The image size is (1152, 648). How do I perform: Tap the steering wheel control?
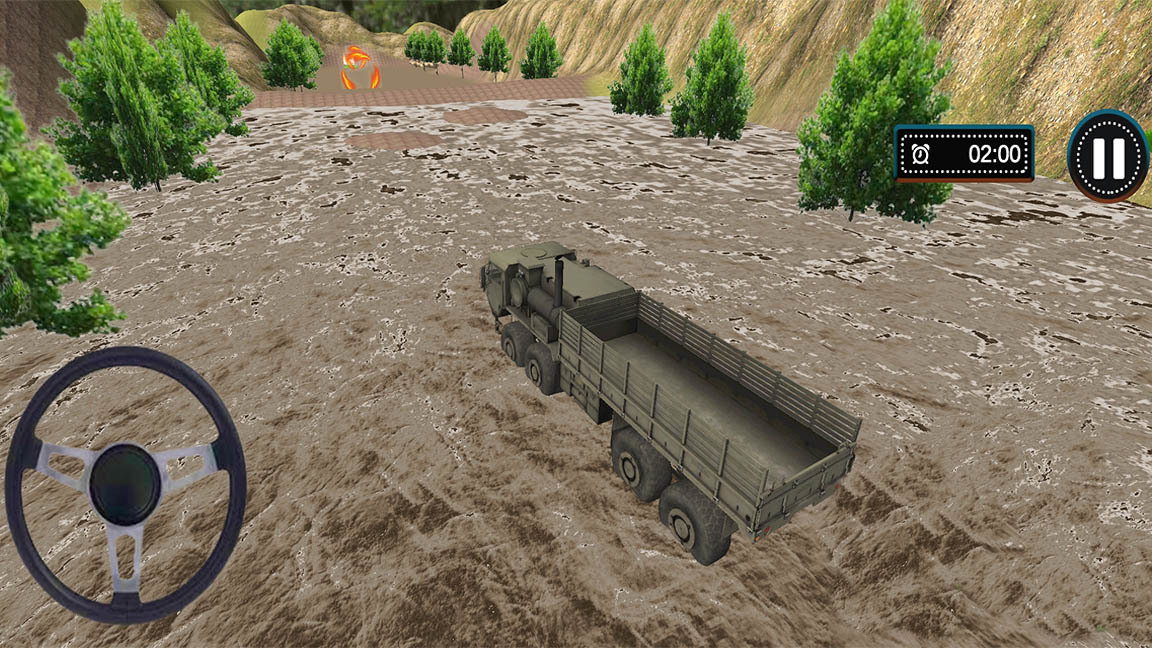[x=125, y=484]
